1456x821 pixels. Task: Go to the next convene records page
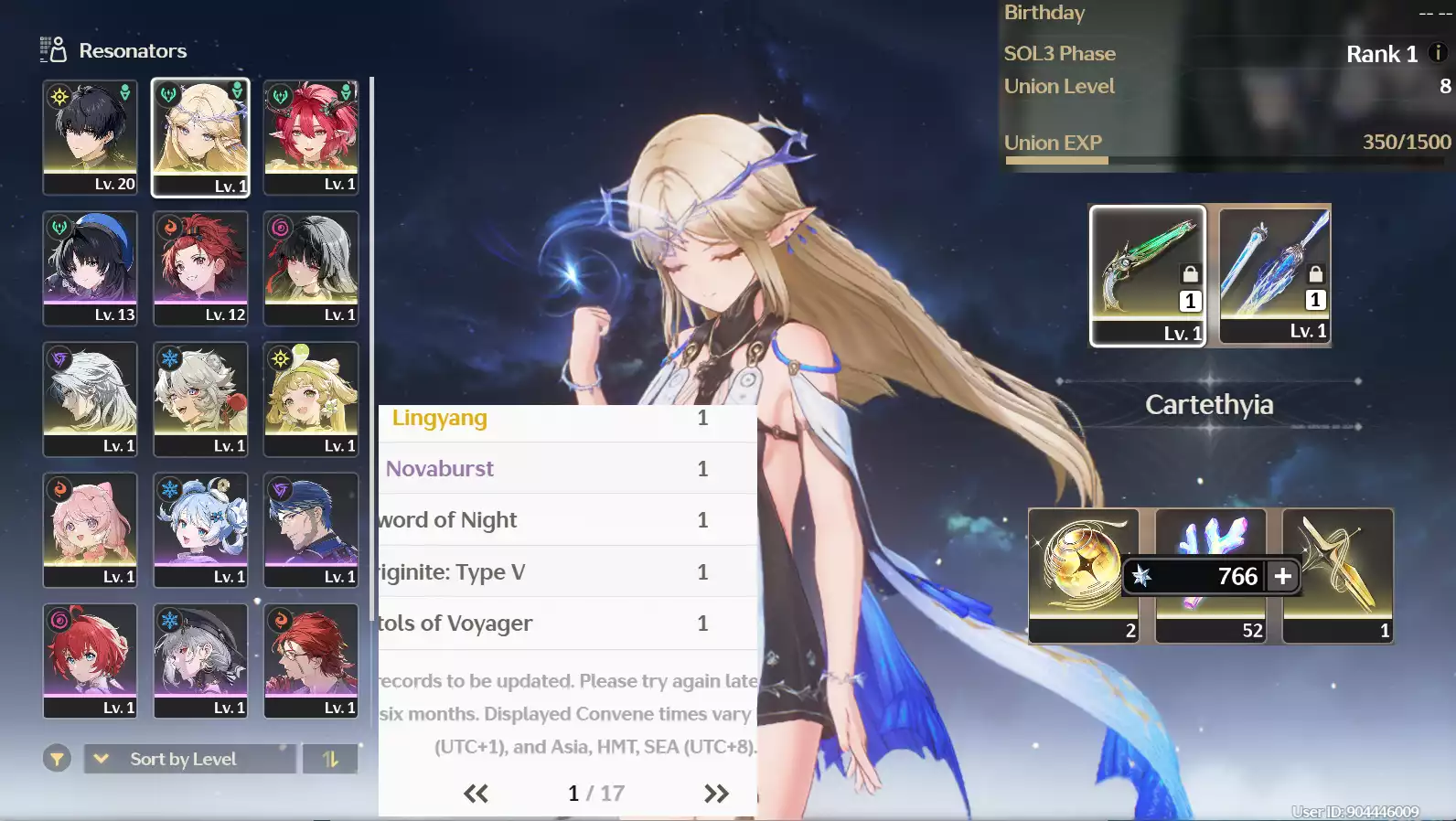click(716, 794)
